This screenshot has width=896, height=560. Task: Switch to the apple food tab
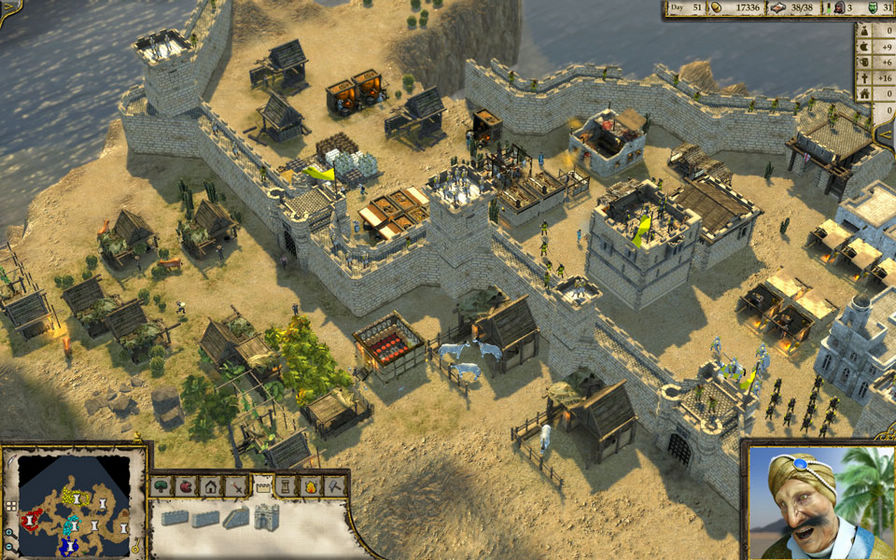[x=186, y=487]
